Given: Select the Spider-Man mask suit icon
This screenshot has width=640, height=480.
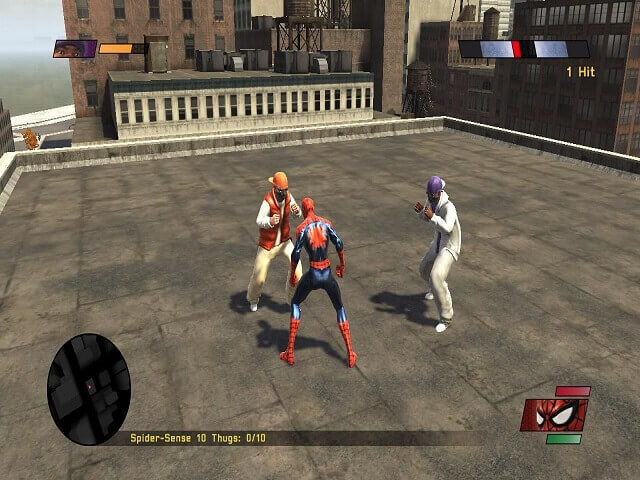Looking at the screenshot, I should 553,414.
